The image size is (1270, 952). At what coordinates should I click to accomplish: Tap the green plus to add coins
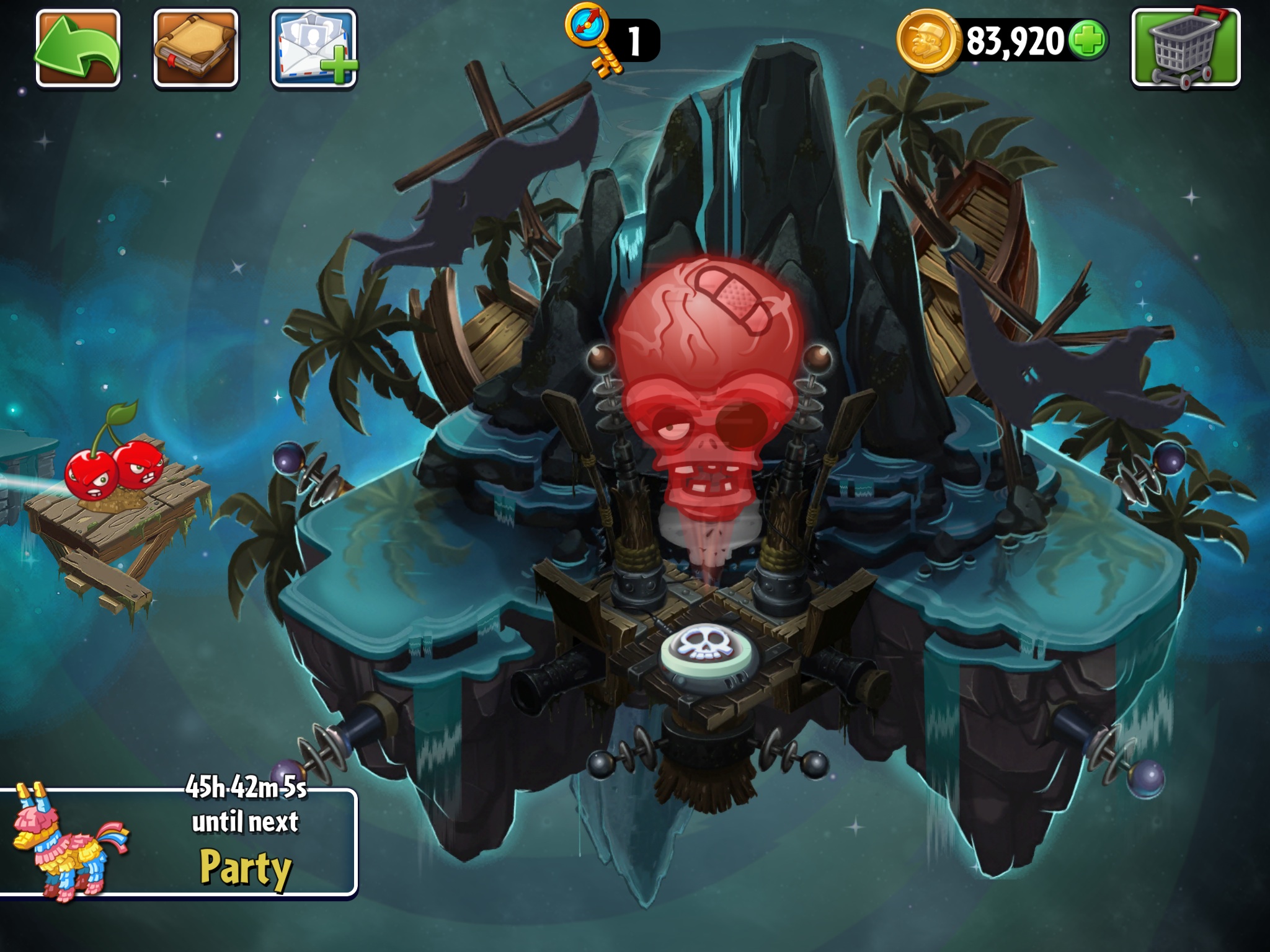click(x=1088, y=41)
